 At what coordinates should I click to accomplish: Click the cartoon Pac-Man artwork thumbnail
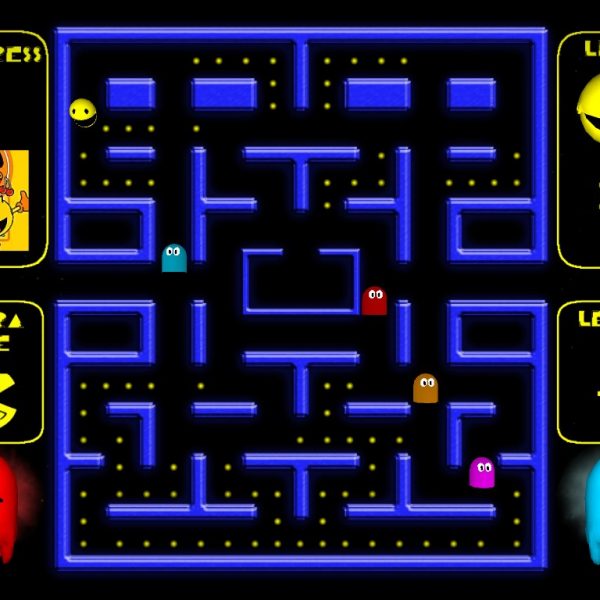[14, 197]
